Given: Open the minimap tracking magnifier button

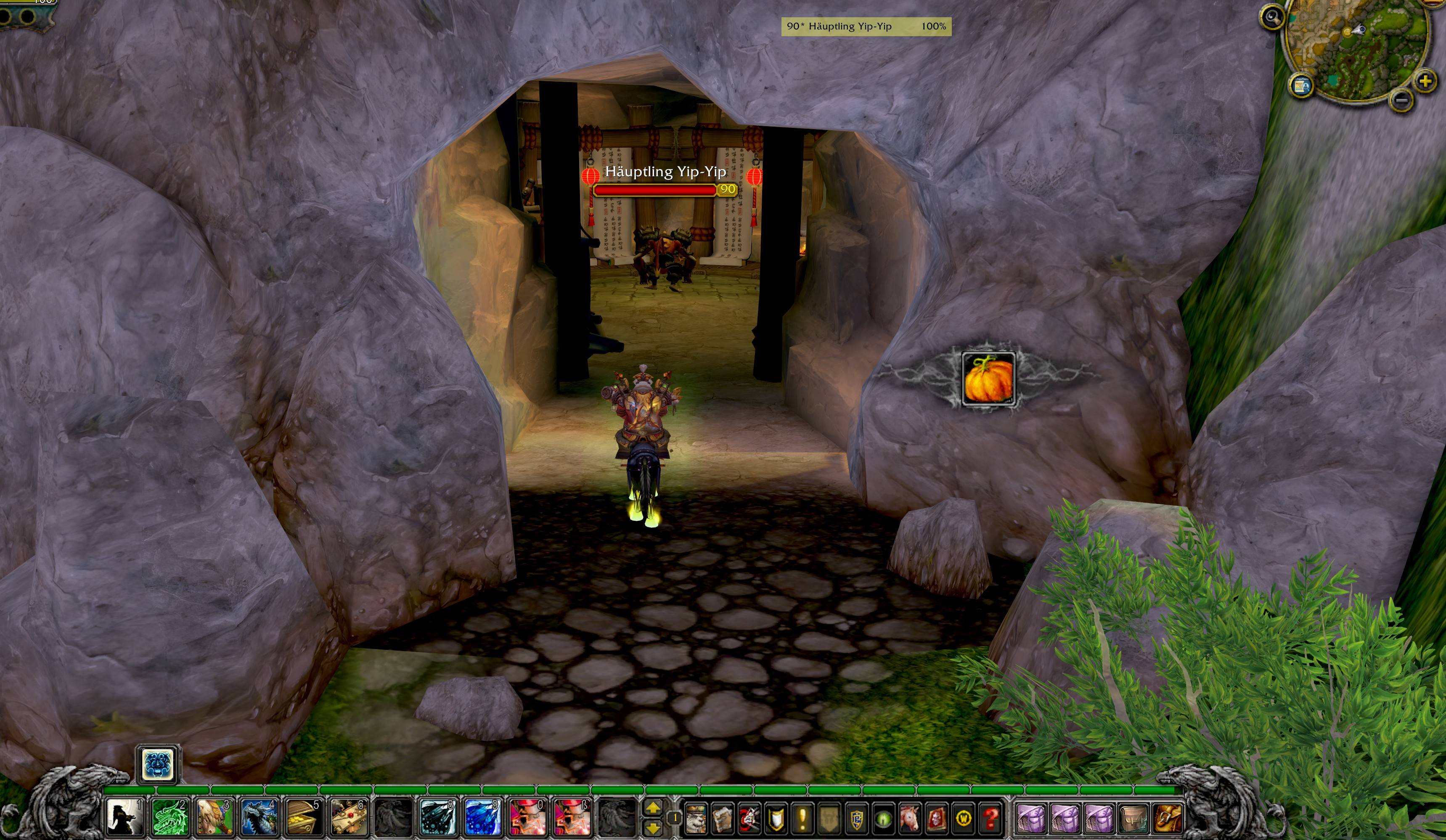Looking at the screenshot, I should click(1271, 17).
